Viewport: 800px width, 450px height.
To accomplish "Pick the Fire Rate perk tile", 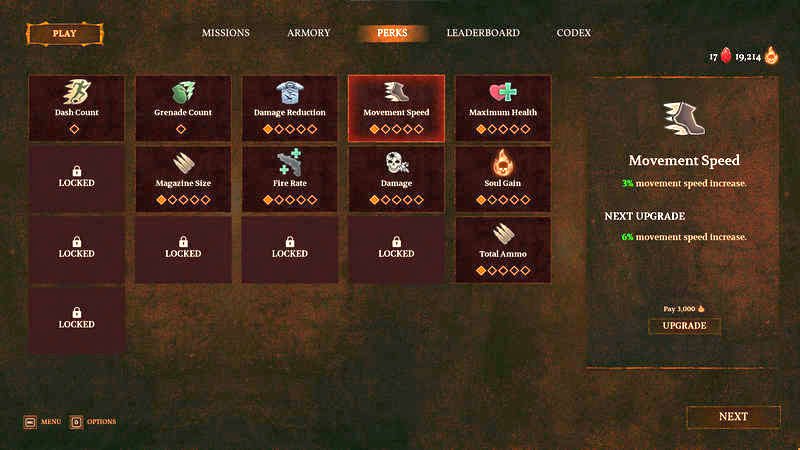I will click(x=290, y=179).
